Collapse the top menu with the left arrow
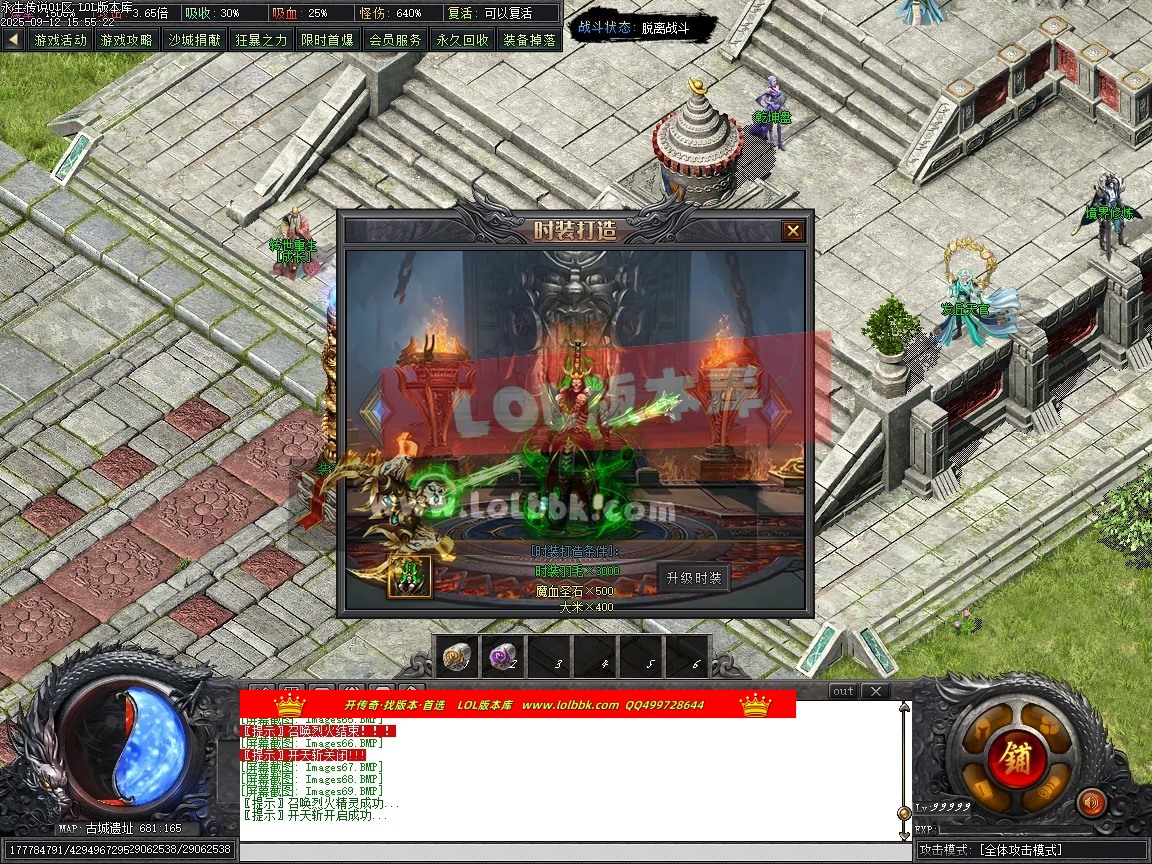Screen dimensions: 1152x864 (x=13, y=40)
